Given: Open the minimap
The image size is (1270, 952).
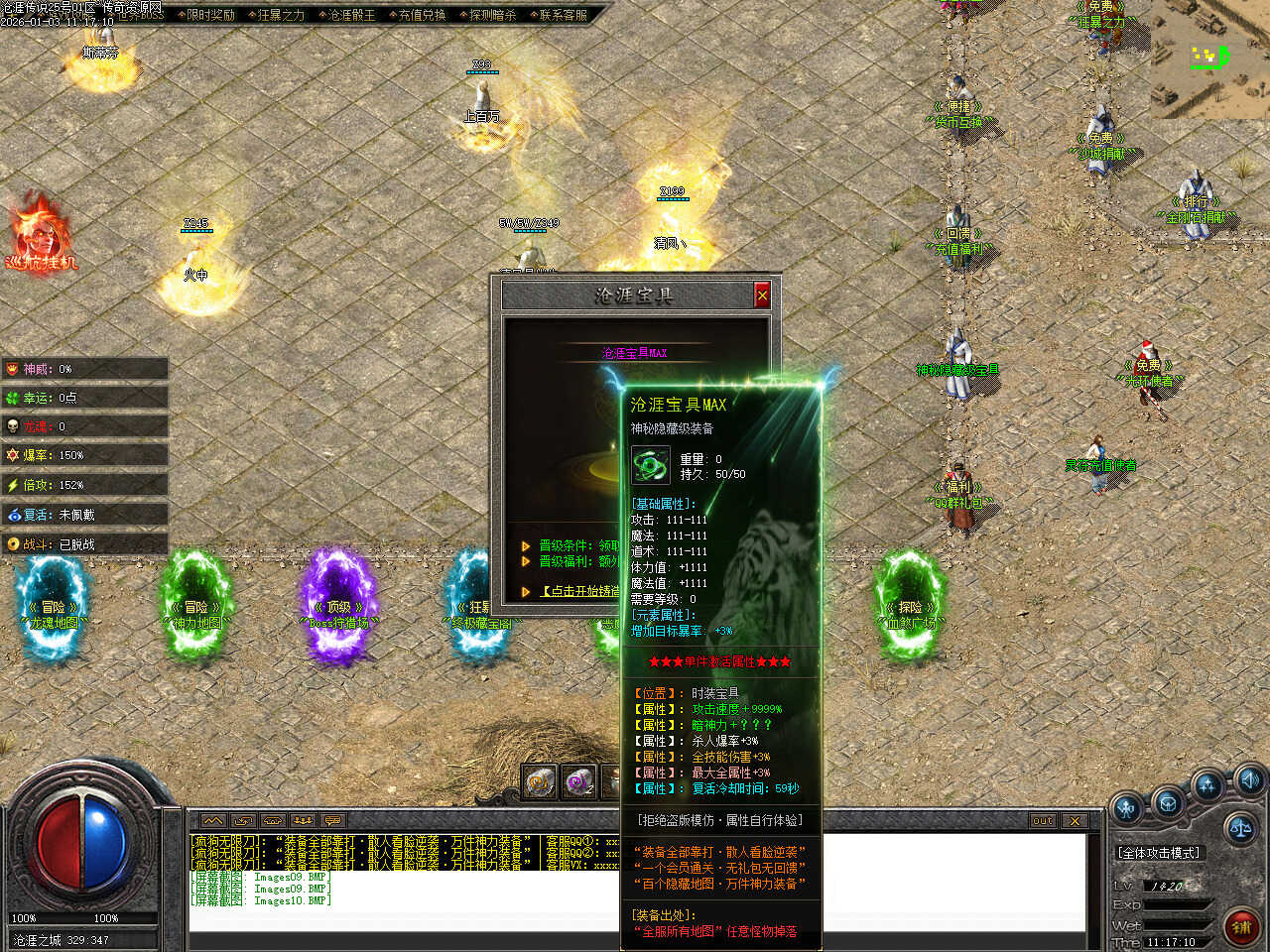Looking at the screenshot, I should 1210,58.
